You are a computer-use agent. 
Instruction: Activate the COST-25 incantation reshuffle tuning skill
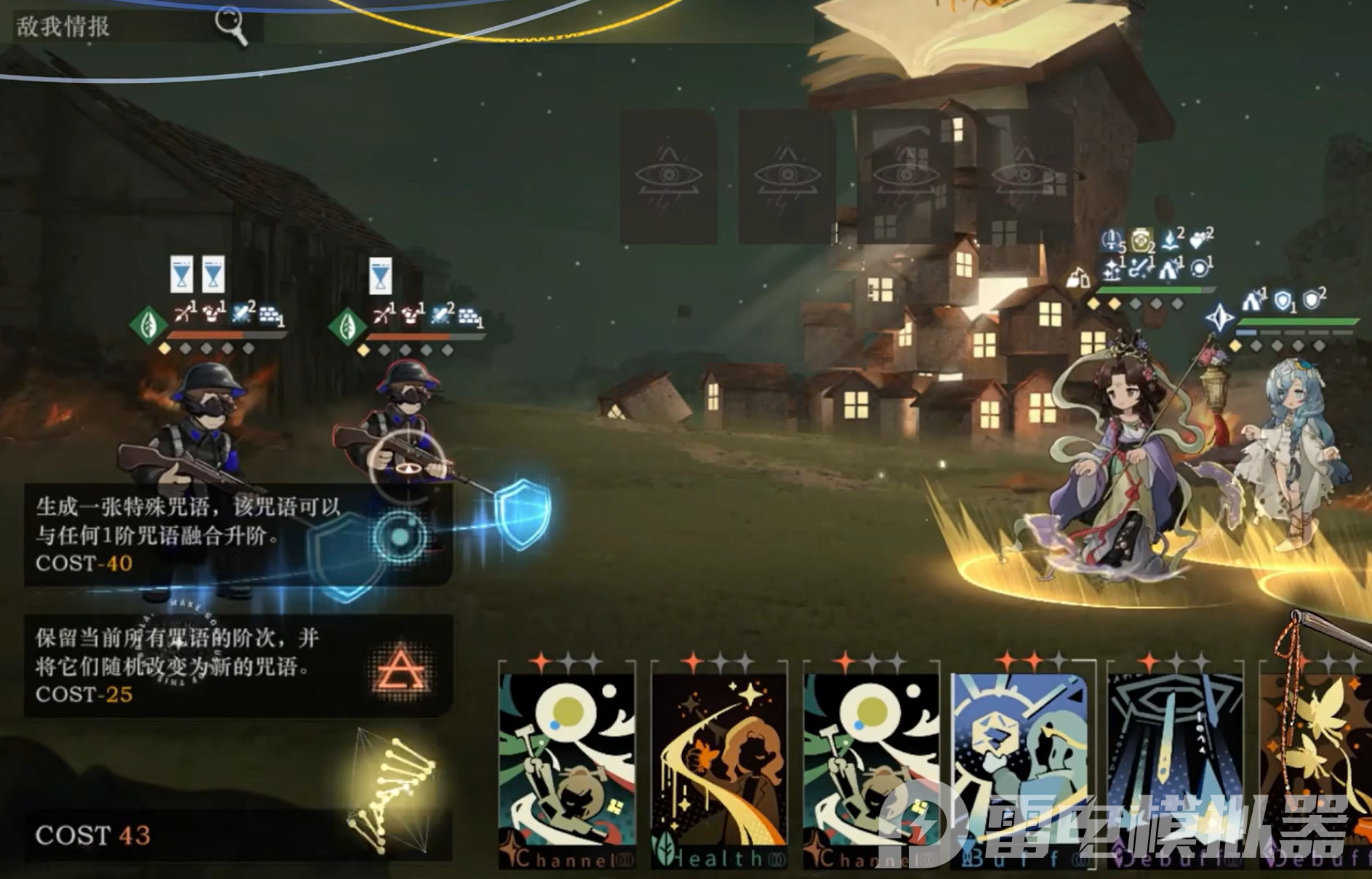[x=238, y=667]
